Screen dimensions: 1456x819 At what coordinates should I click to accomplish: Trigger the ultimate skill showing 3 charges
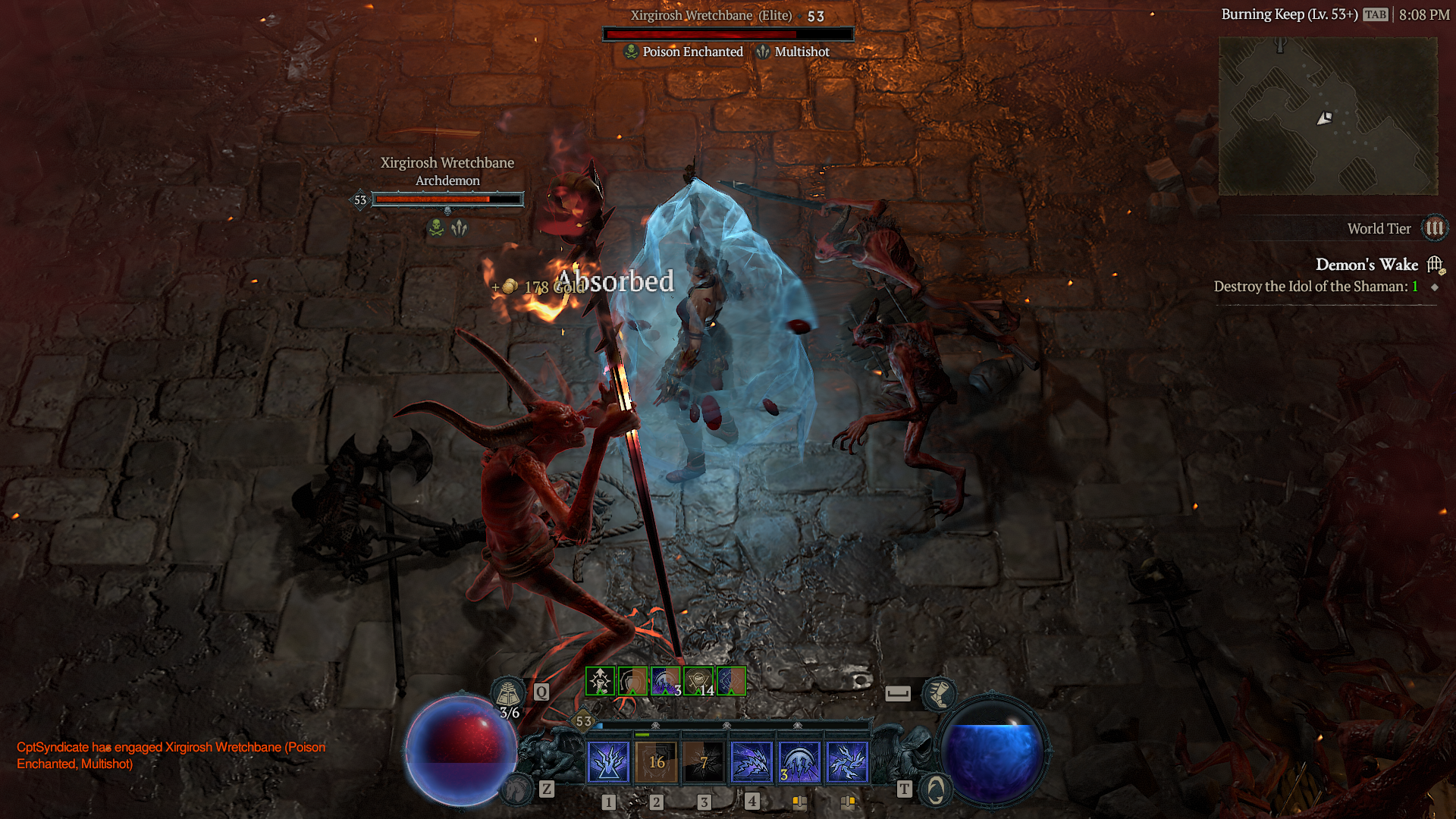tap(799, 763)
